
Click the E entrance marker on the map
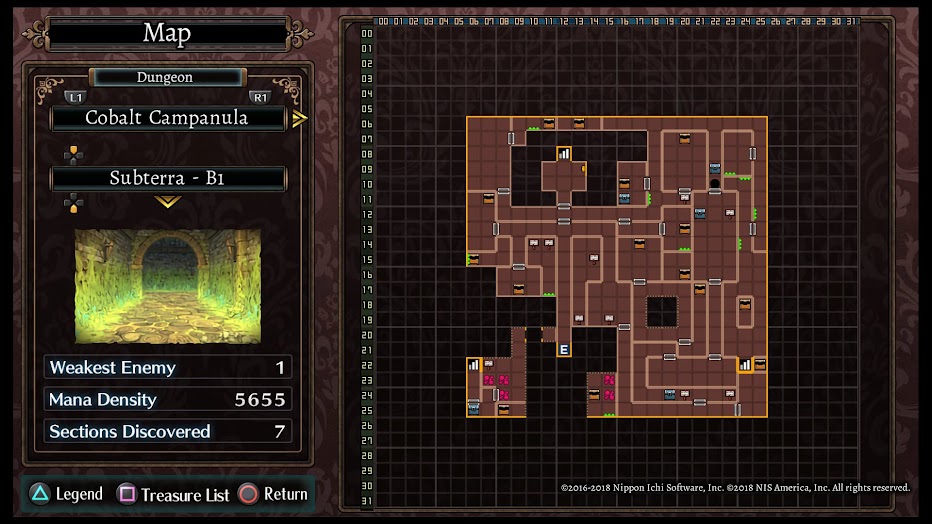coord(564,350)
